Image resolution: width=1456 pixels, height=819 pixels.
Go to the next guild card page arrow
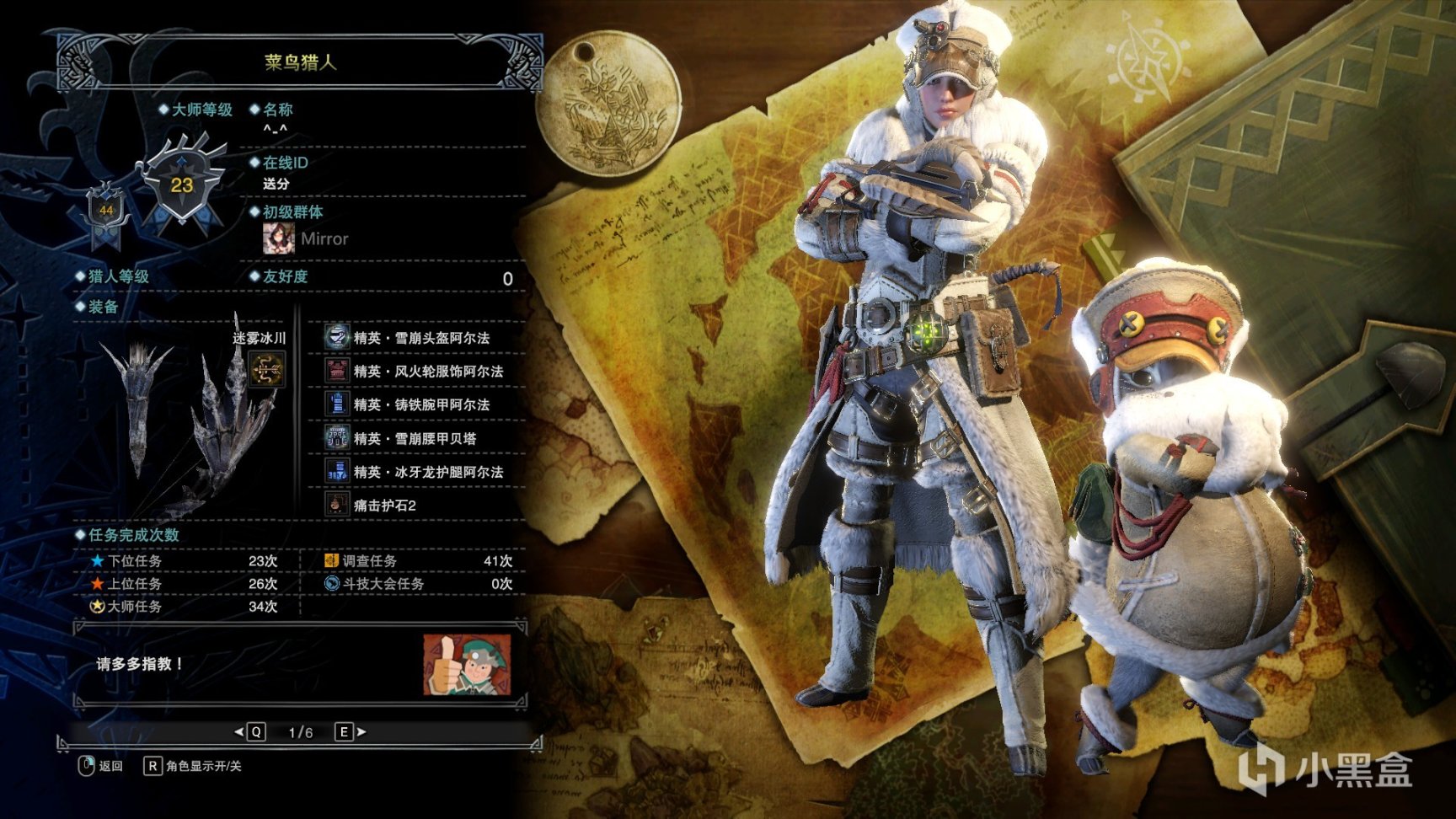coord(351,732)
